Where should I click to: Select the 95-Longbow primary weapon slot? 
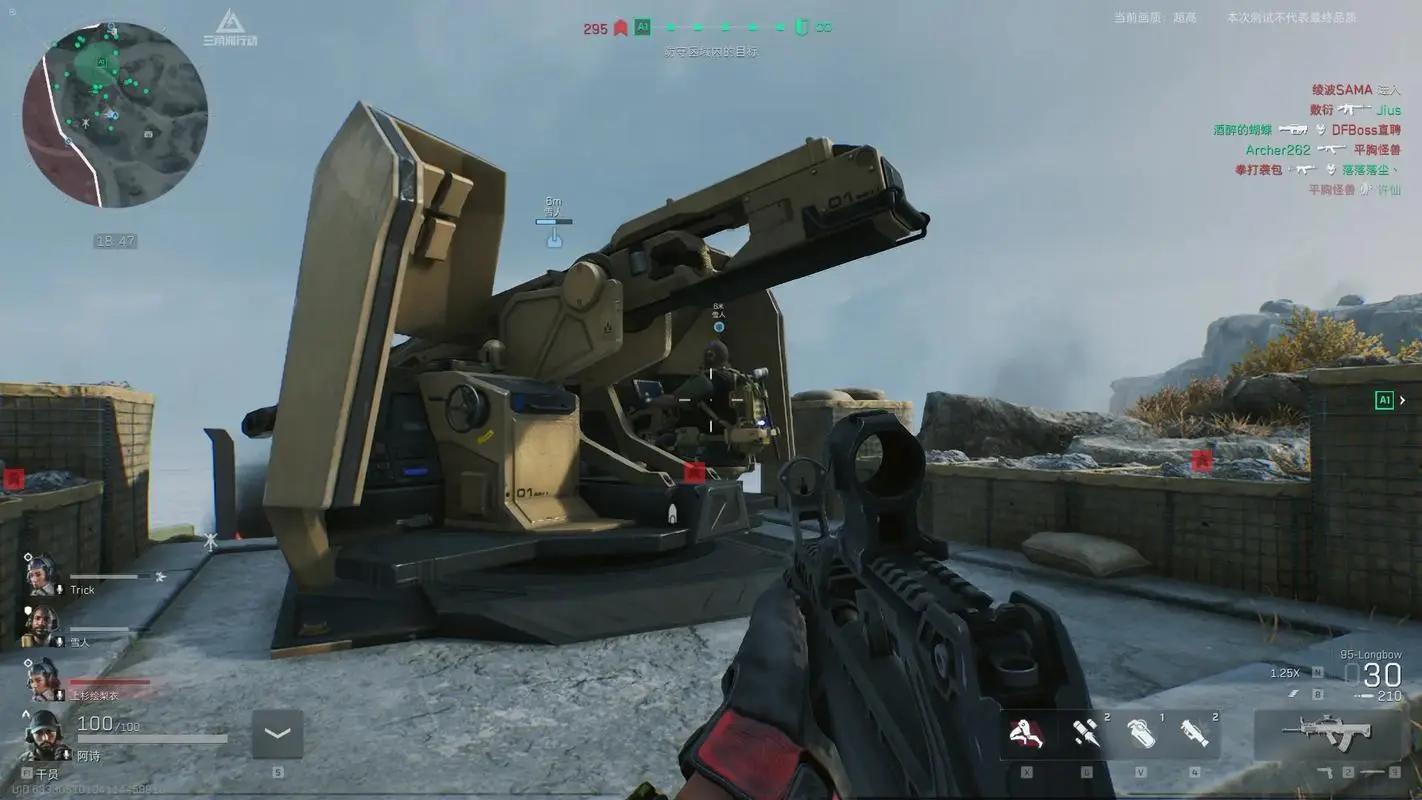click(x=1327, y=732)
